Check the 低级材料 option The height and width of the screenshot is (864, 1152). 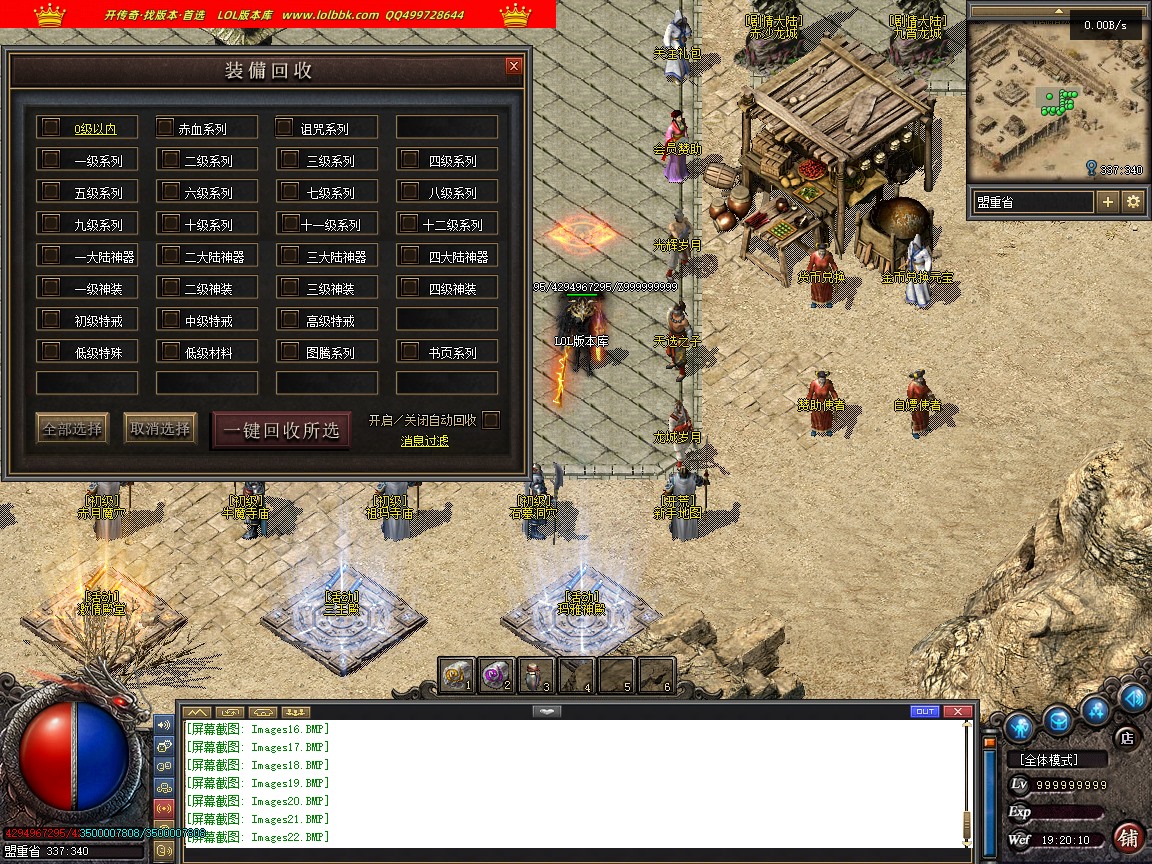click(167, 352)
